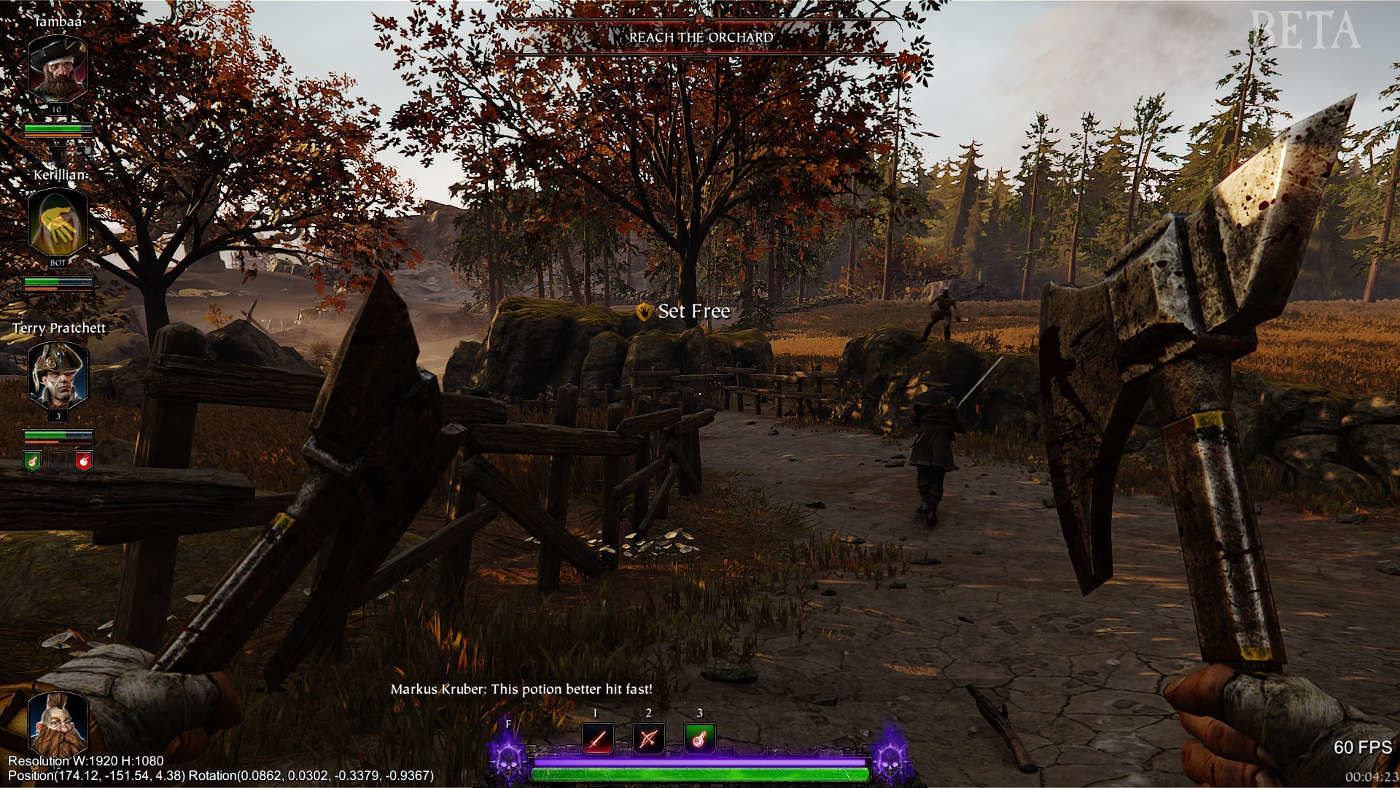This screenshot has width=1400, height=788.
Task: Use the potion in the green slot
Action: tap(700, 738)
